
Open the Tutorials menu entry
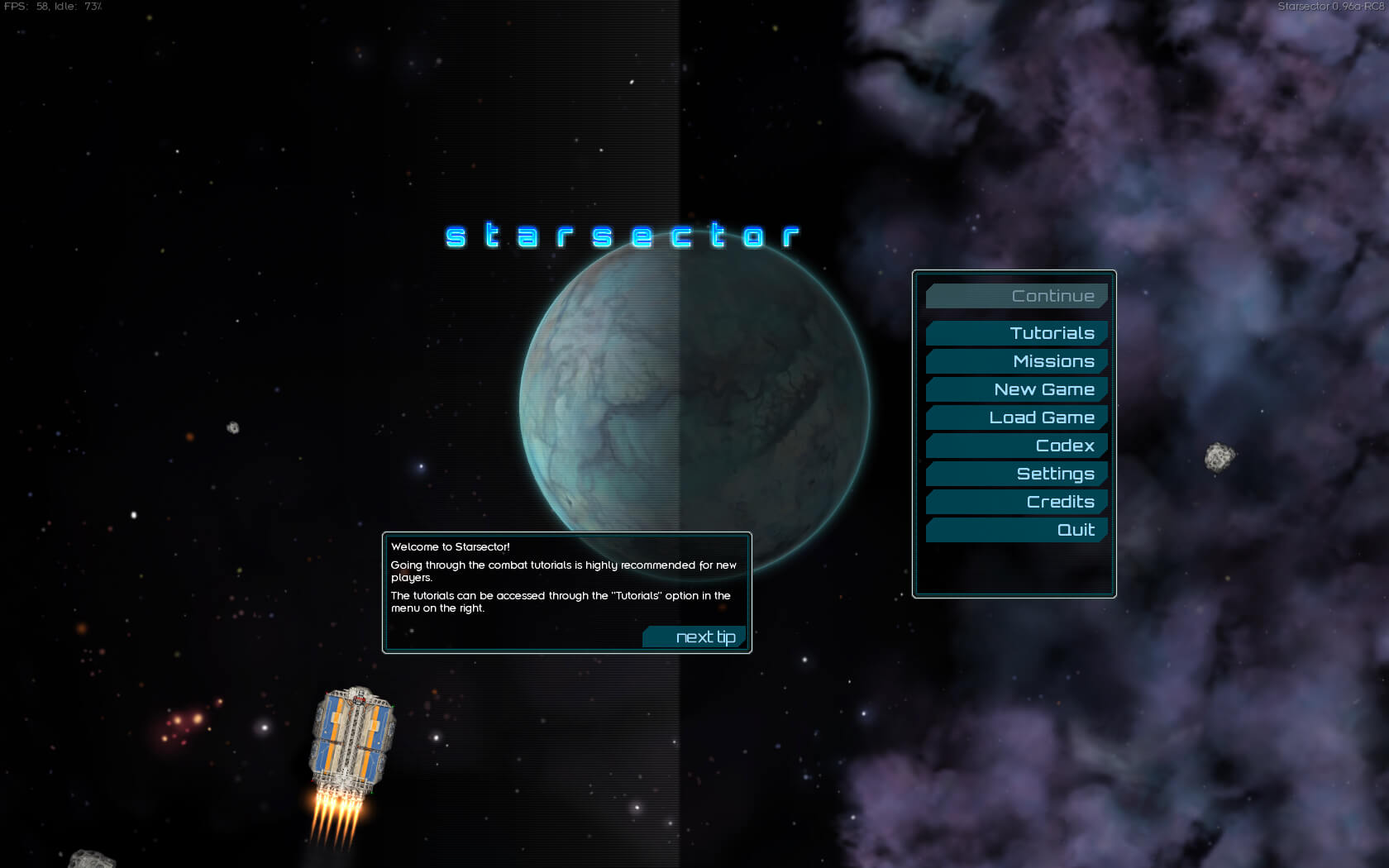pyautogui.click(x=1017, y=333)
